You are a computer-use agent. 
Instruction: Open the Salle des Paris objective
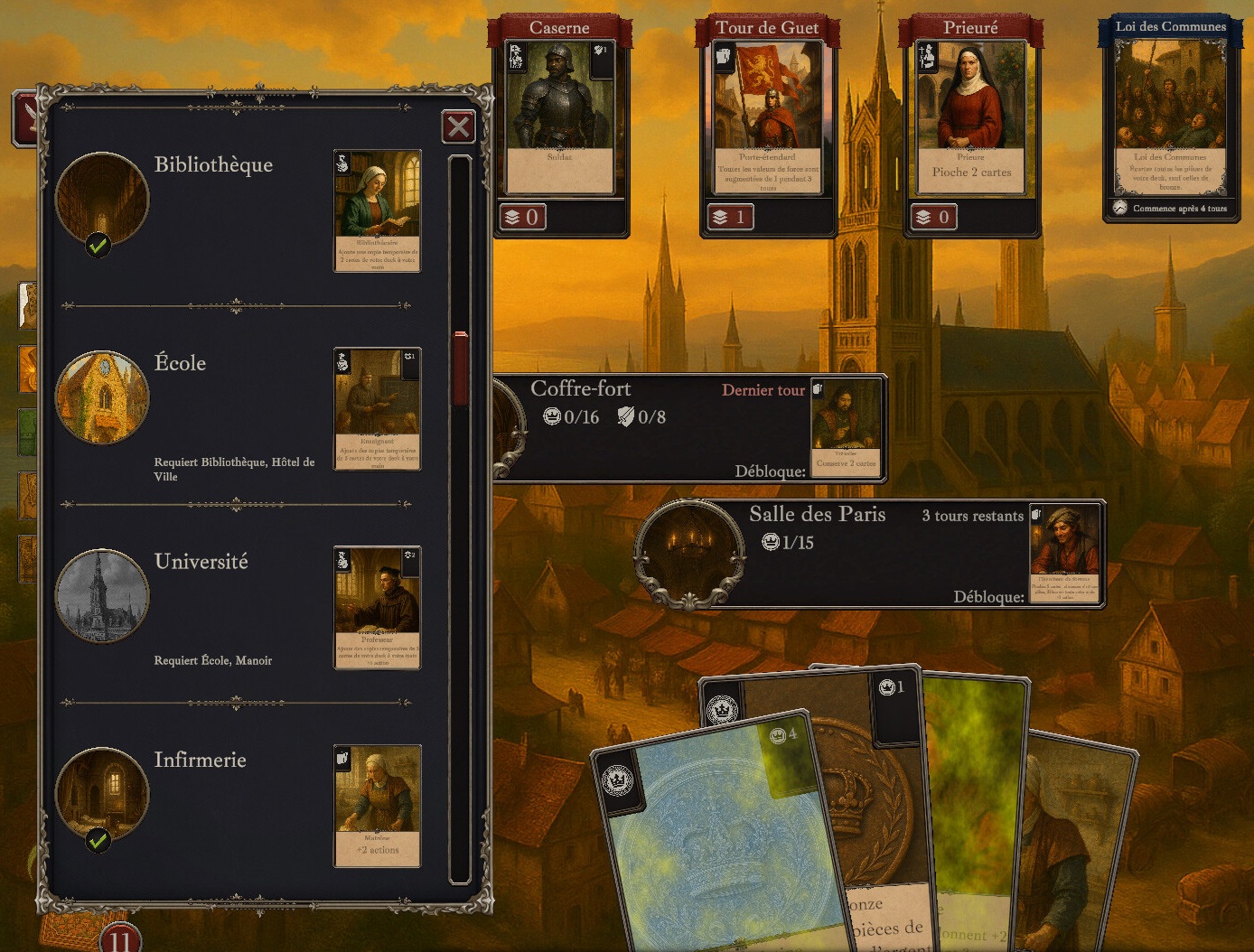click(867, 553)
